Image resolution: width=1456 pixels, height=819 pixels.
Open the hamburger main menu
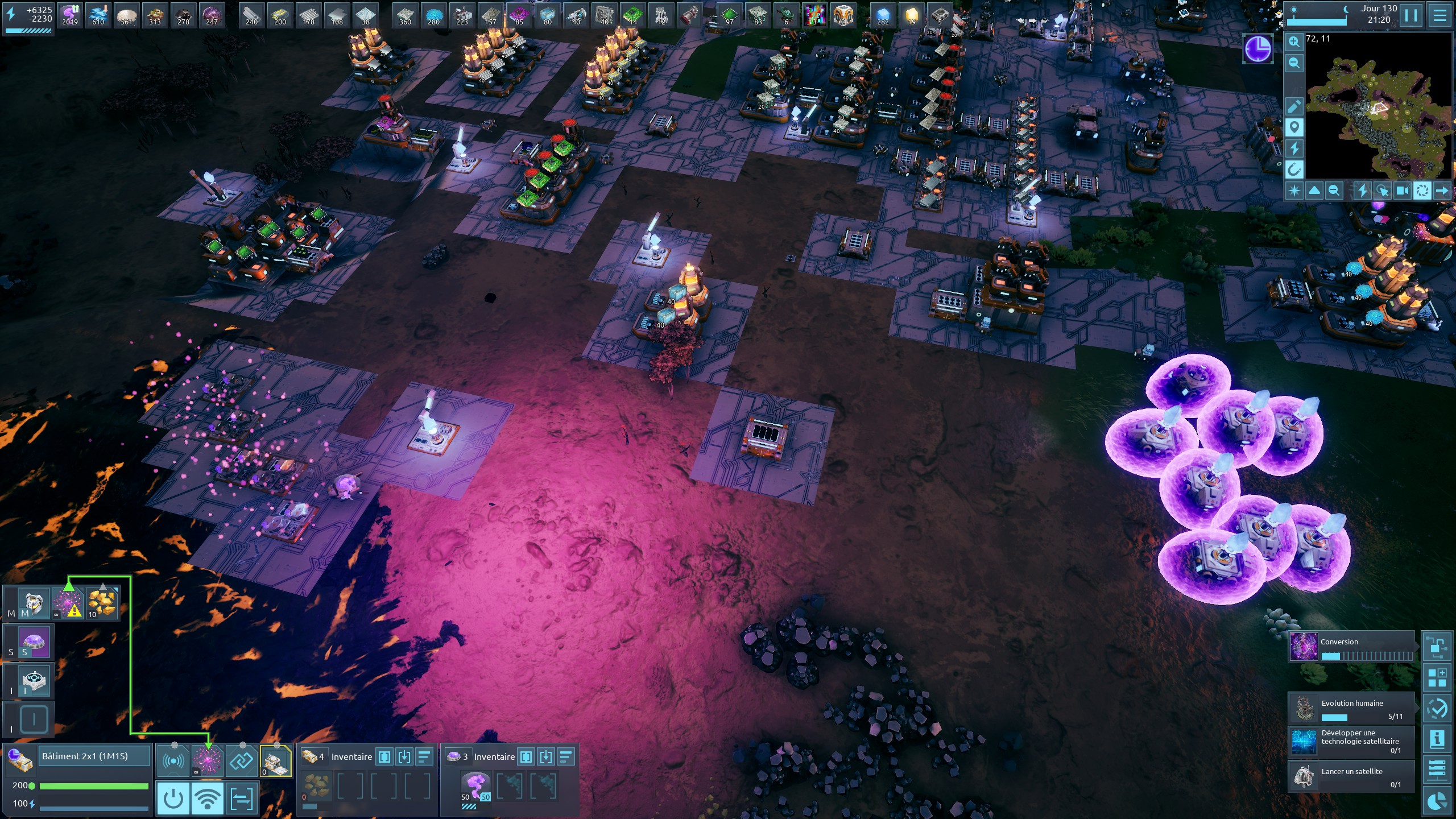pyautogui.click(x=1440, y=15)
